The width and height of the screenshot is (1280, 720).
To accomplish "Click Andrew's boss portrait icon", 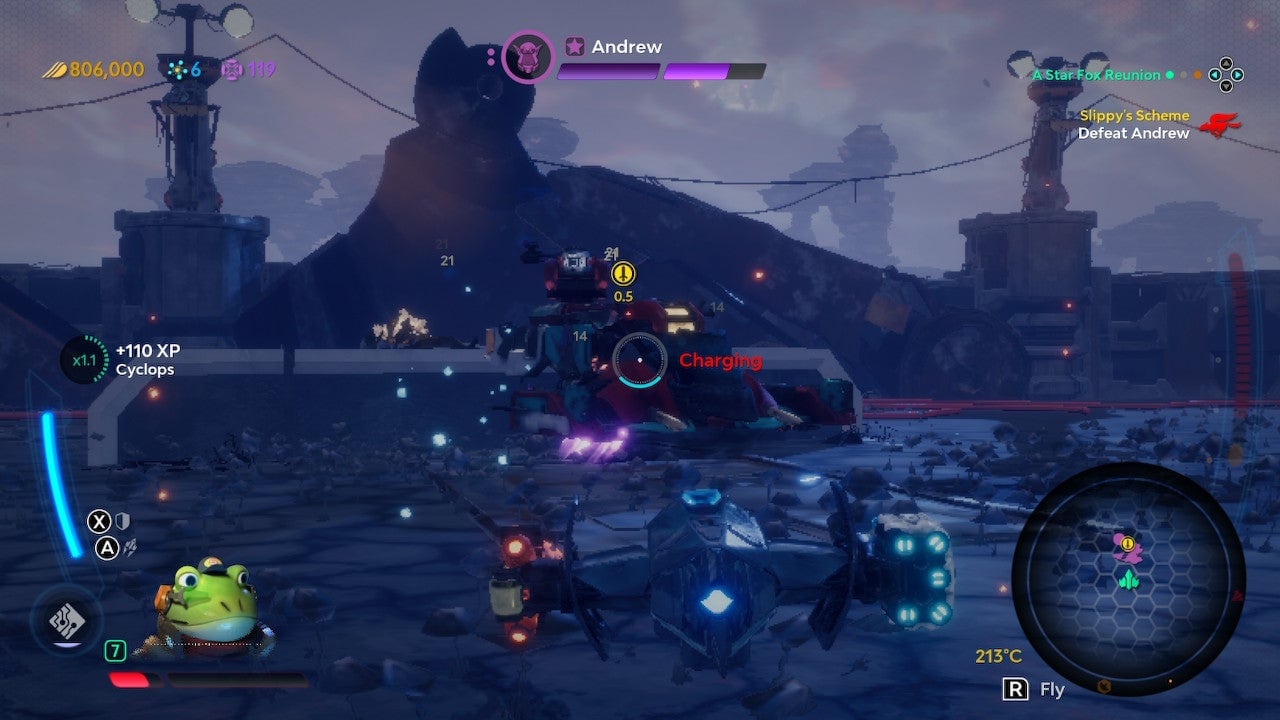I will click(x=527, y=56).
